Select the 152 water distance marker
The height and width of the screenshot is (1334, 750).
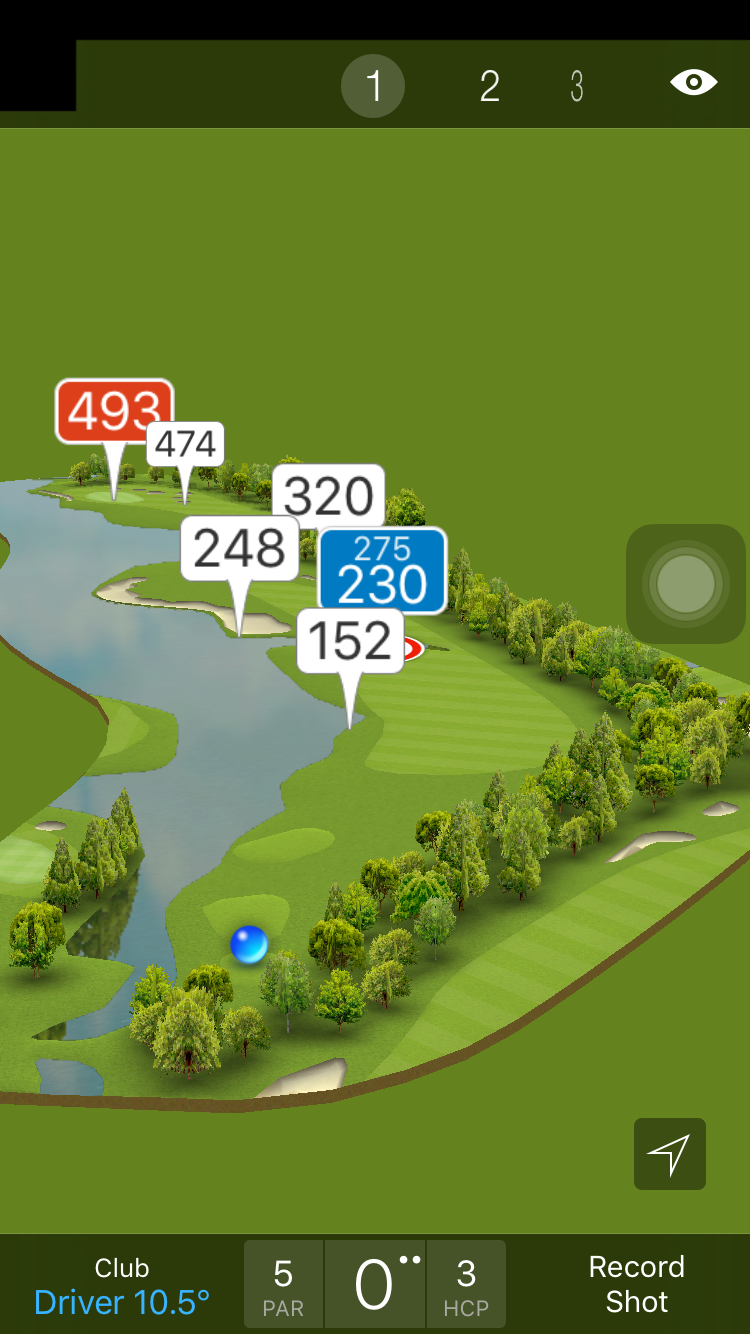coord(350,642)
